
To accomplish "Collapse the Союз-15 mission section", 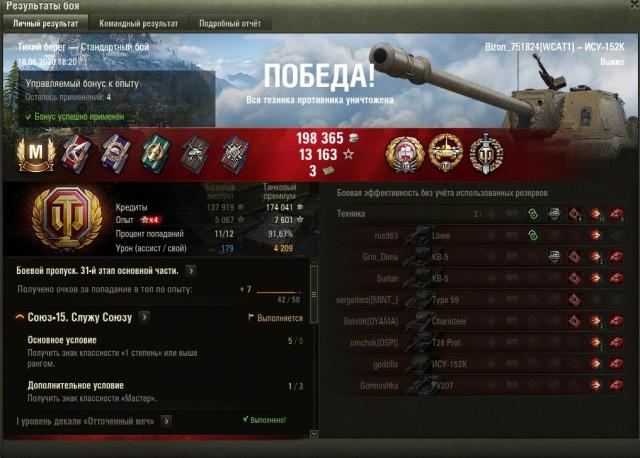I will point(21,317).
